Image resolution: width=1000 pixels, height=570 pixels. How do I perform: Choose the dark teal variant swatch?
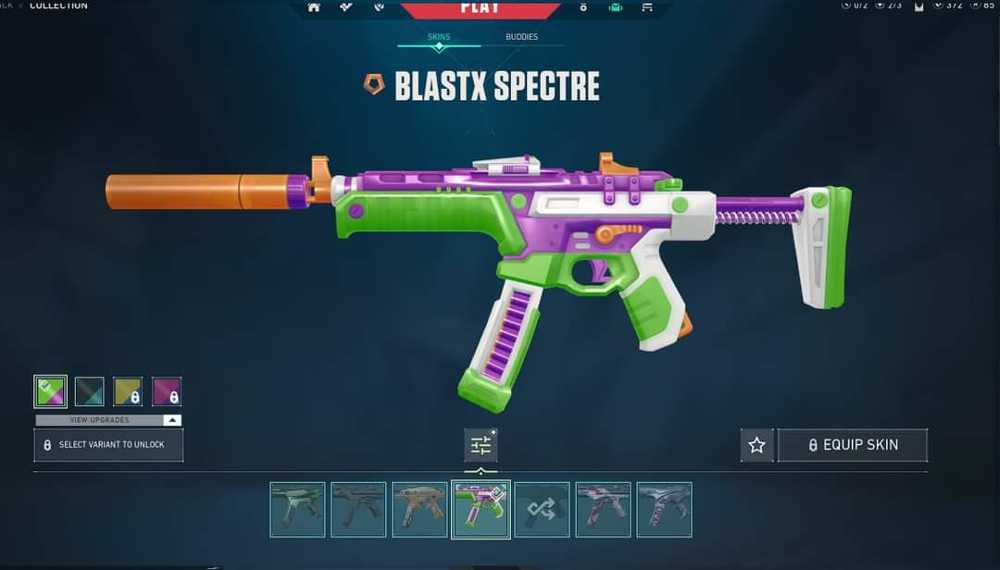[89, 391]
